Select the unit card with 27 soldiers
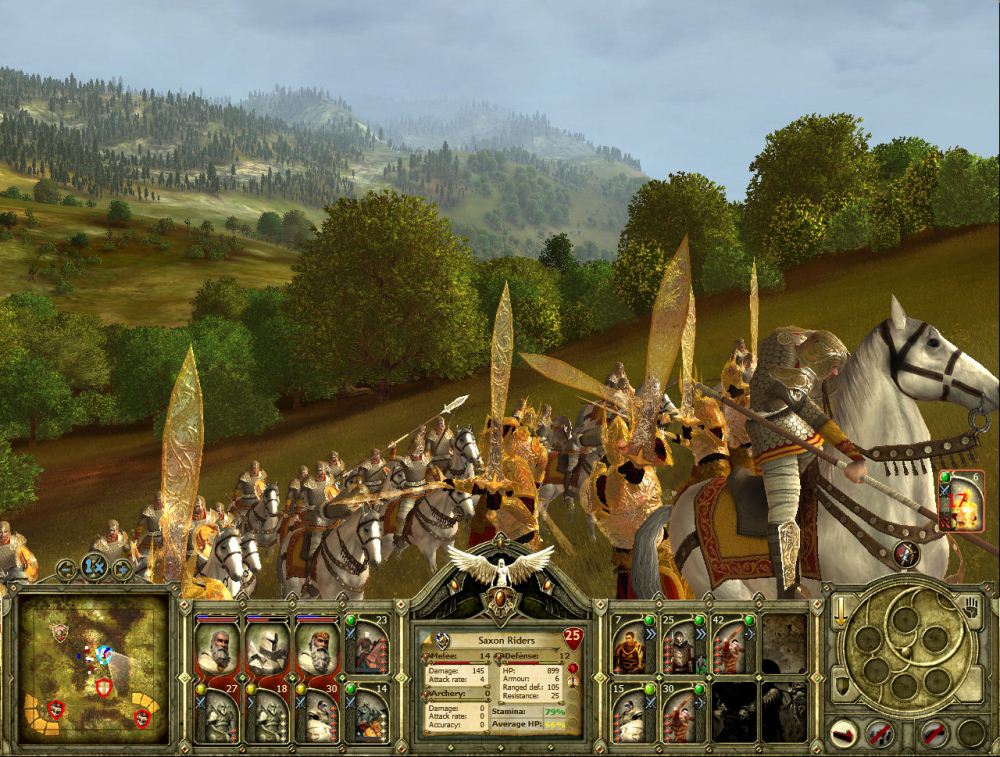1000x757 pixels. point(218,713)
